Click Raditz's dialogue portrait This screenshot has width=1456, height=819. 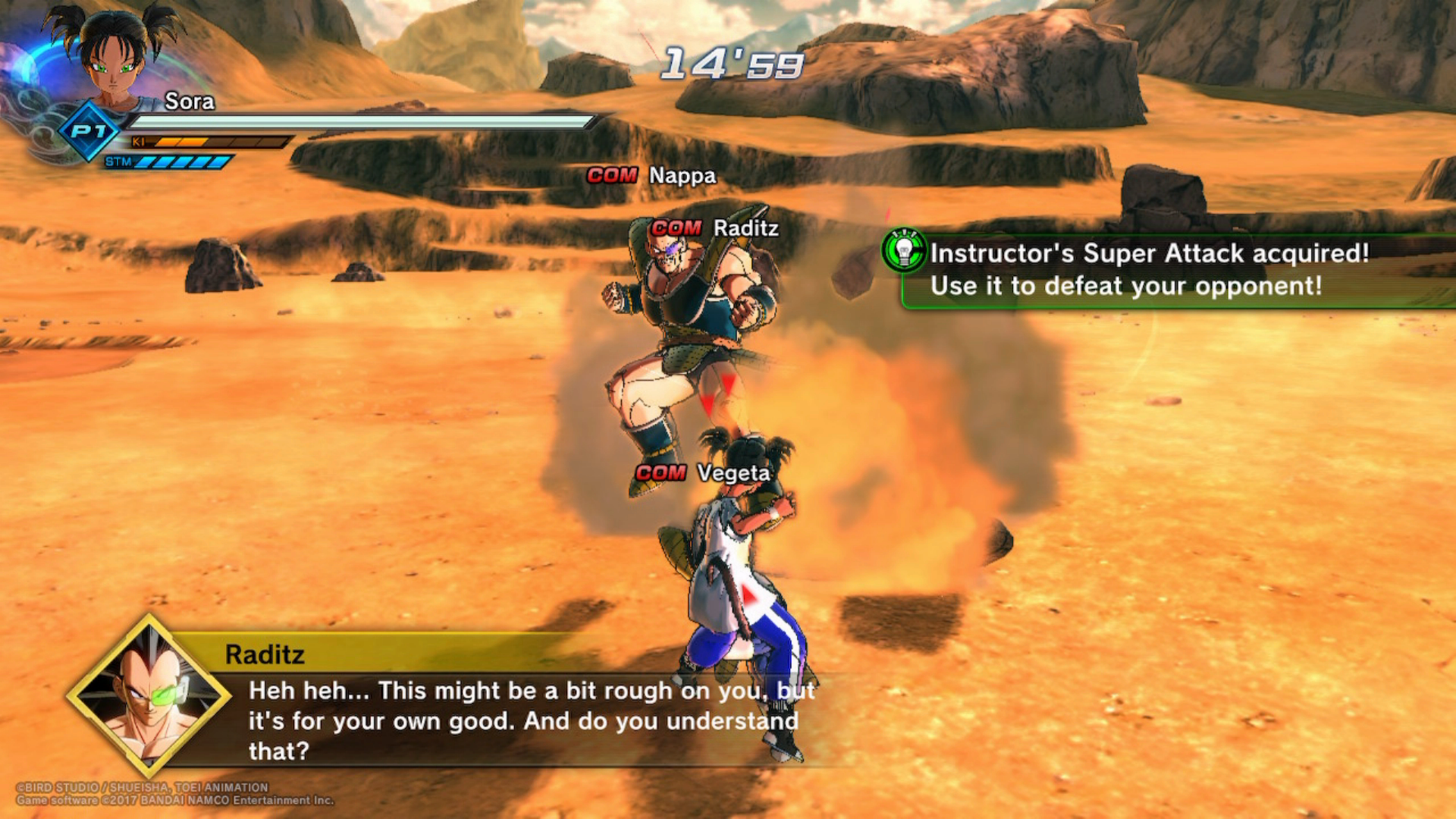(x=149, y=696)
